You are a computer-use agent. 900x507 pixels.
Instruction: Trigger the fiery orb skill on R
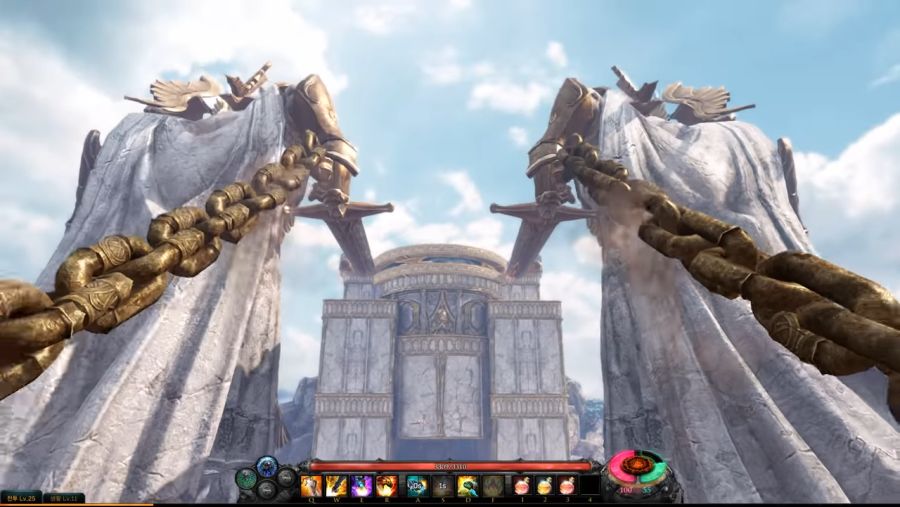pos(388,486)
